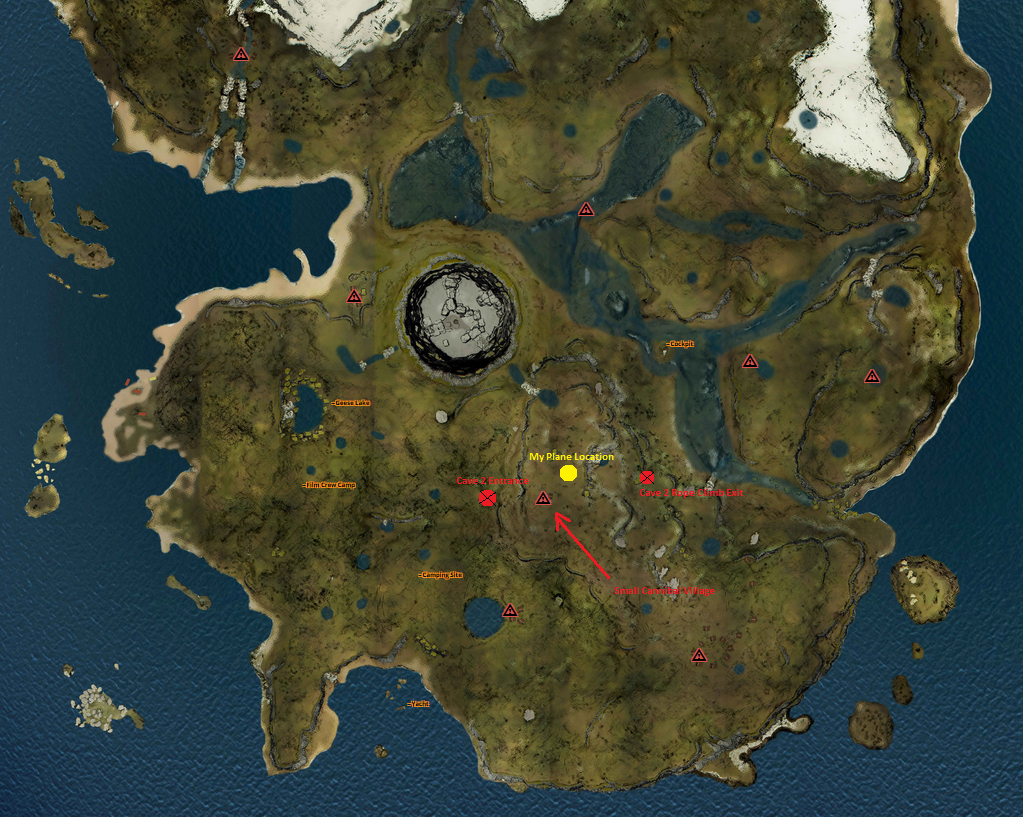This screenshot has width=1023, height=817.
Task: Select the Yacht label off the coast
Action: point(420,704)
